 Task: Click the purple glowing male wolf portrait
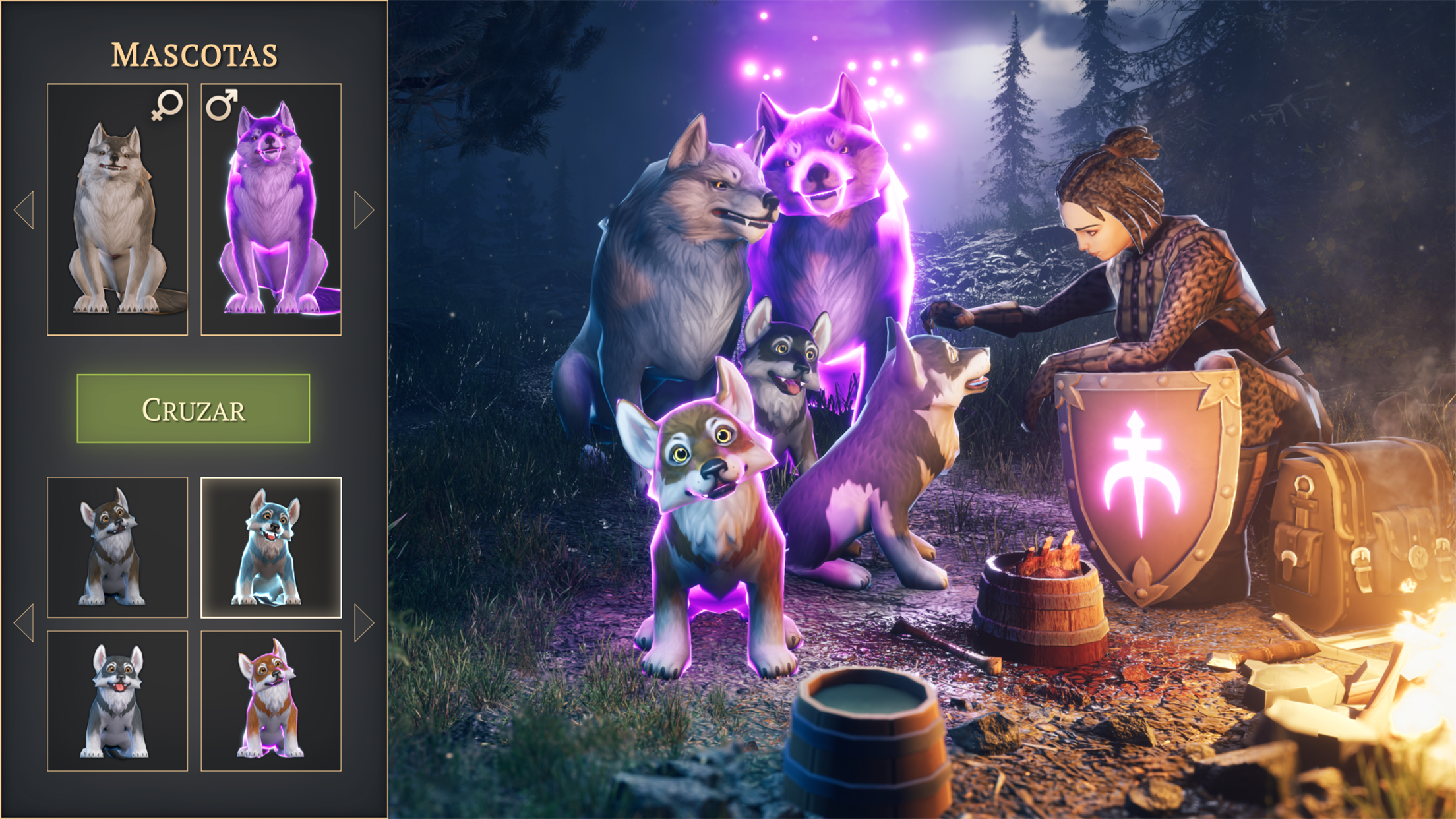coord(273,206)
